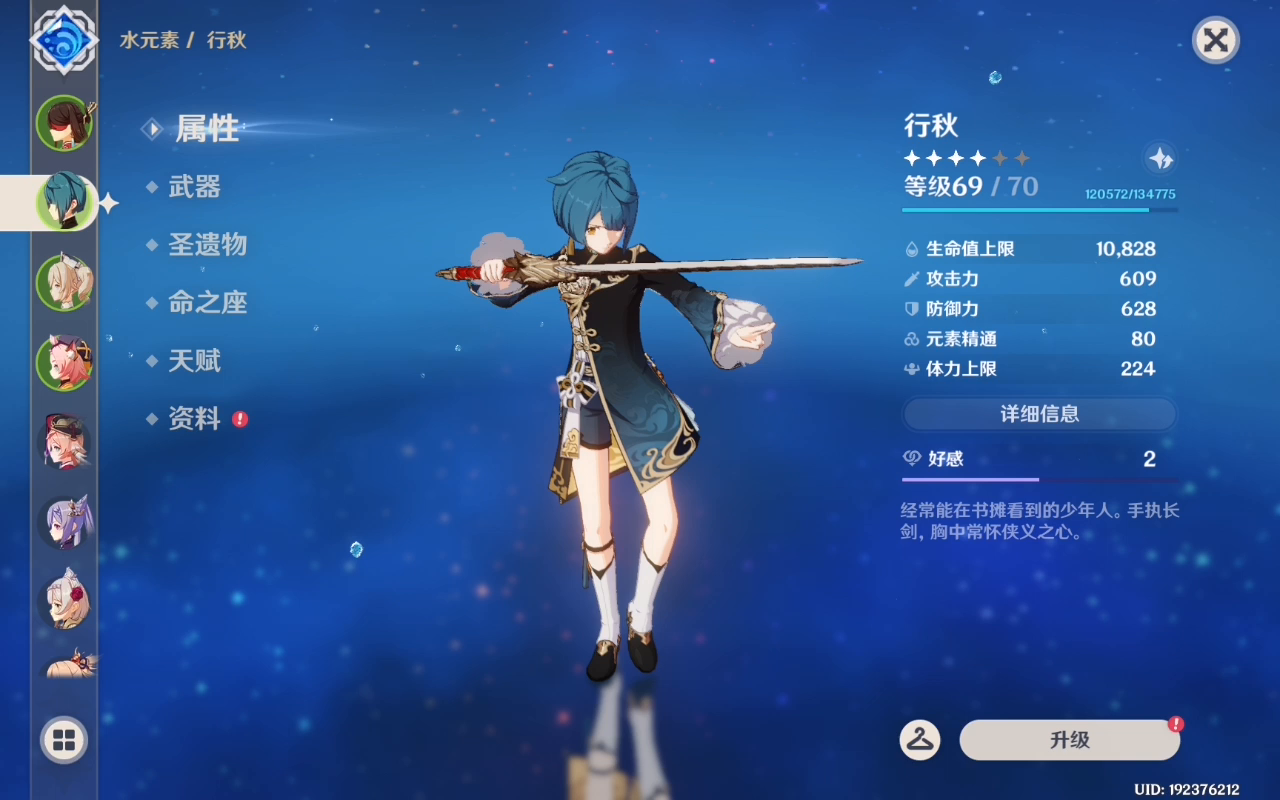Screen dimensions: 1280x800
Task: Click the sparkle glider icon near the stars
Action: [1159, 159]
